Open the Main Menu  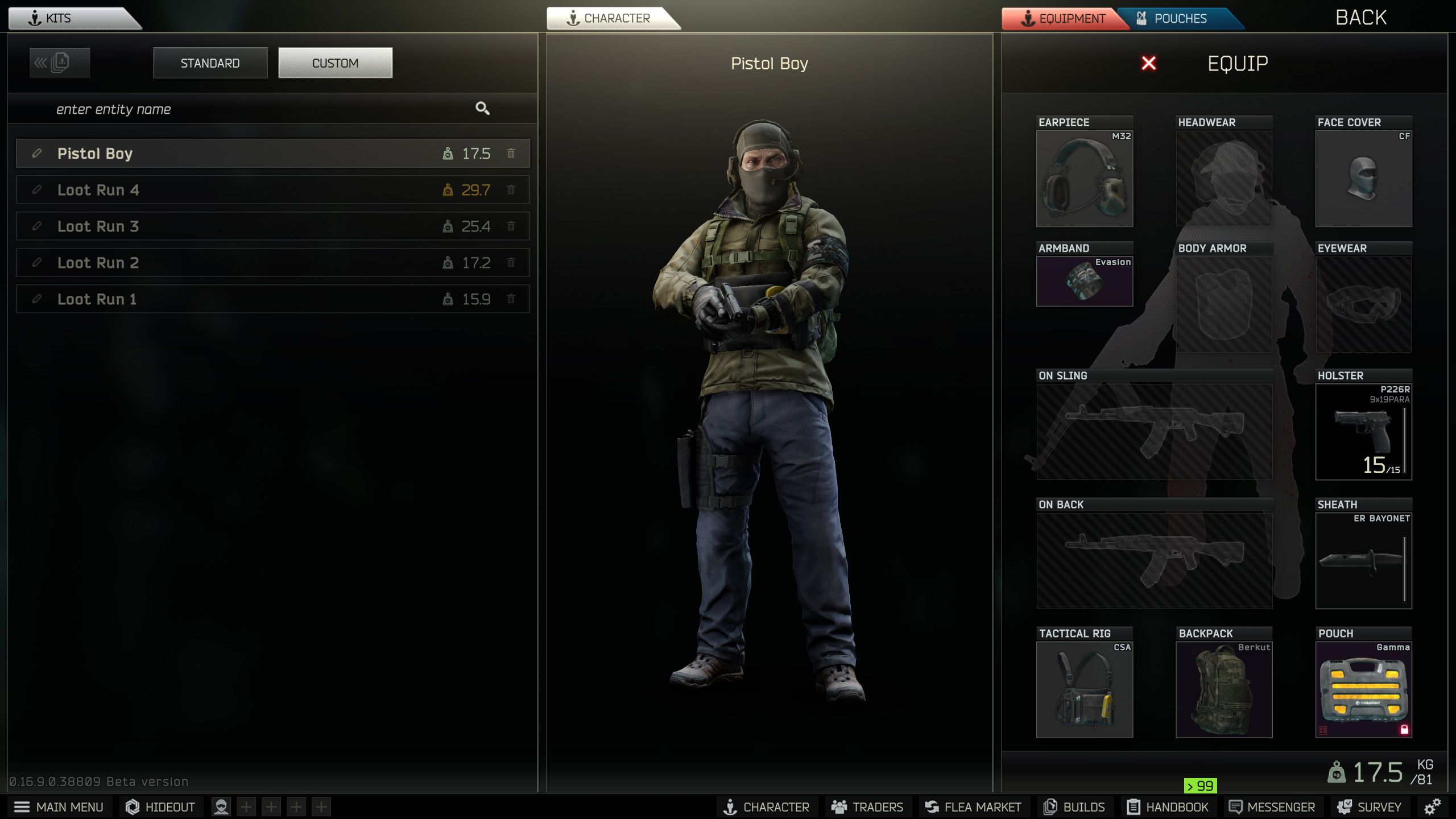coord(59,807)
